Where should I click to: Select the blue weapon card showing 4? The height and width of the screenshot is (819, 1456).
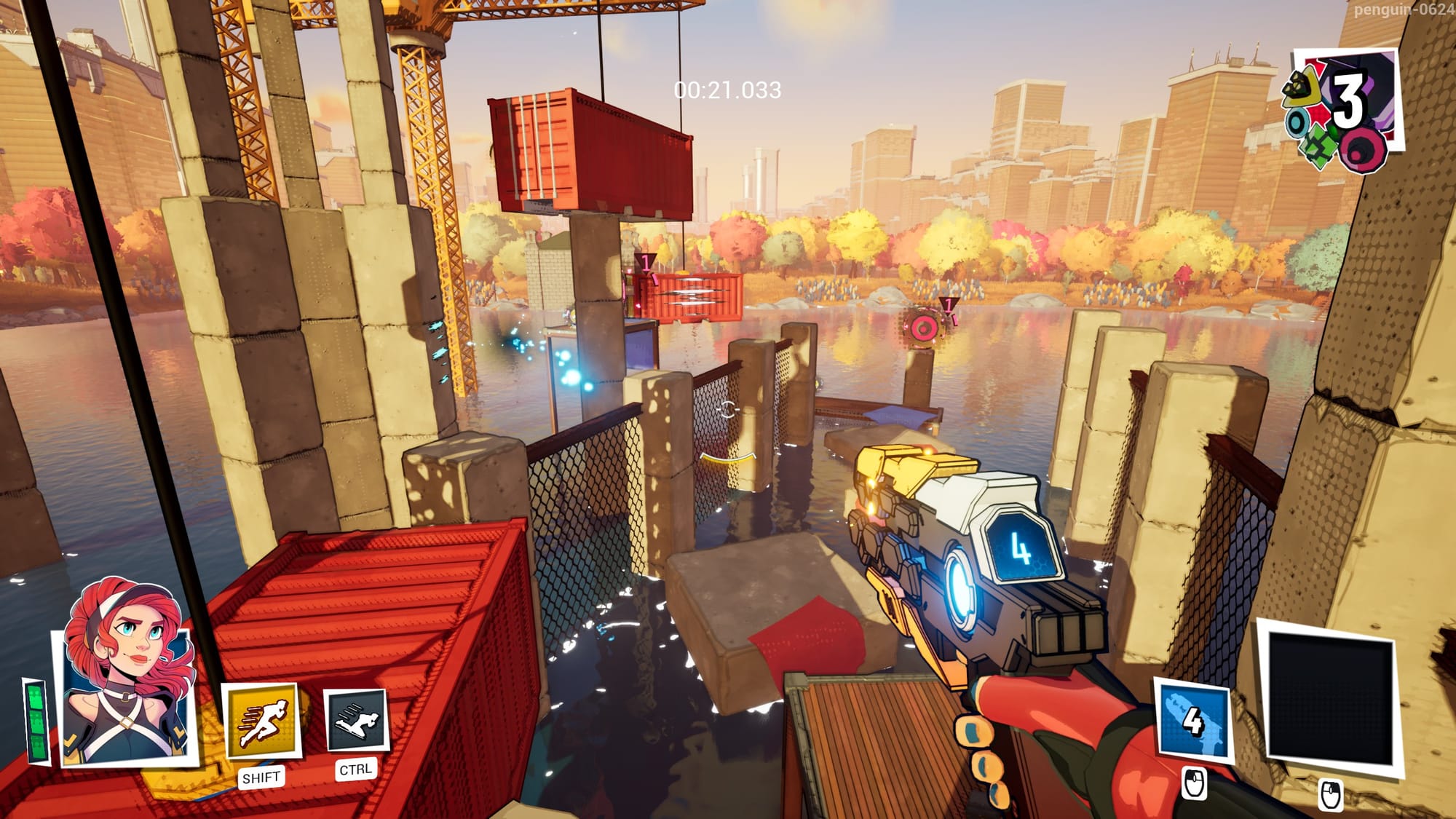click(x=1192, y=721)
